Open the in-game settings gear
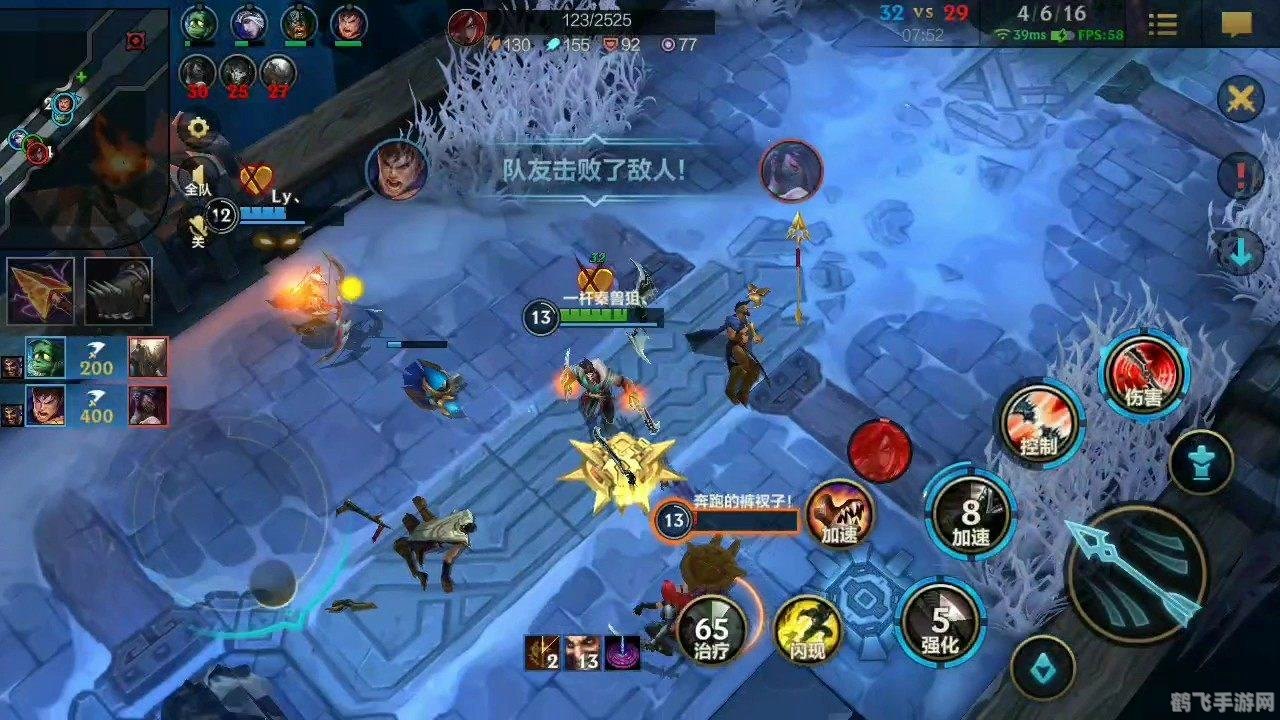This screenshot has height=720, width=1280. 197,127
